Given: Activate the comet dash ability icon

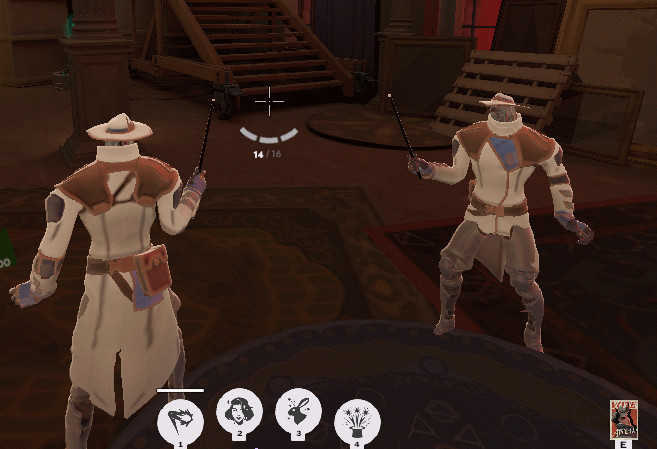Looking at the screenshot, I should click(x=181, y=417).
